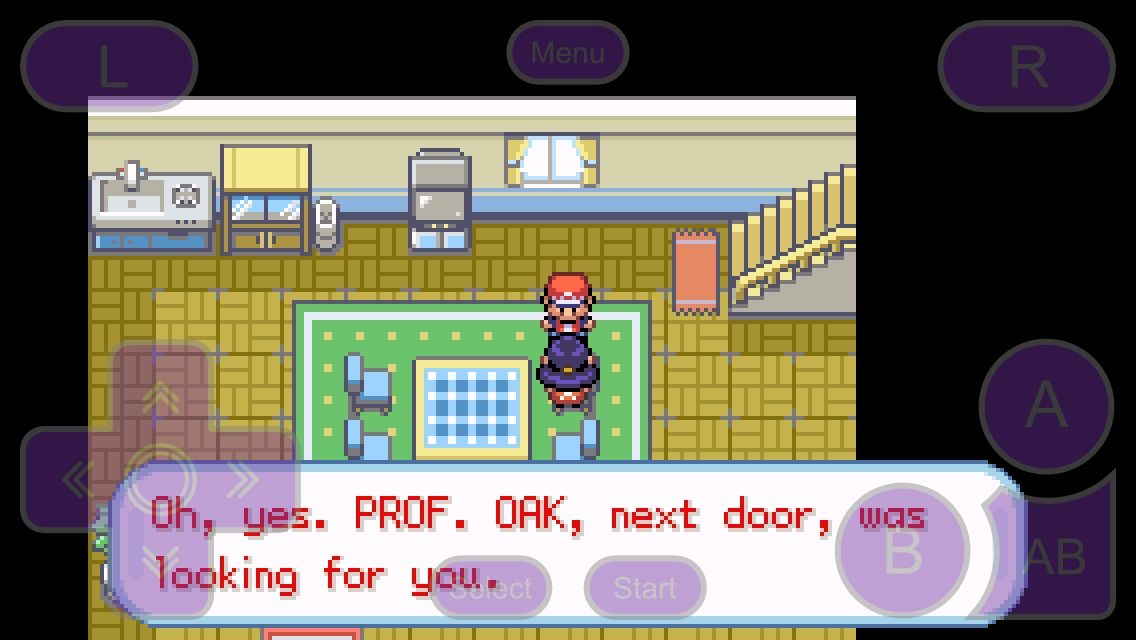Tap the D-pad left arrow

tap(75, 480)
